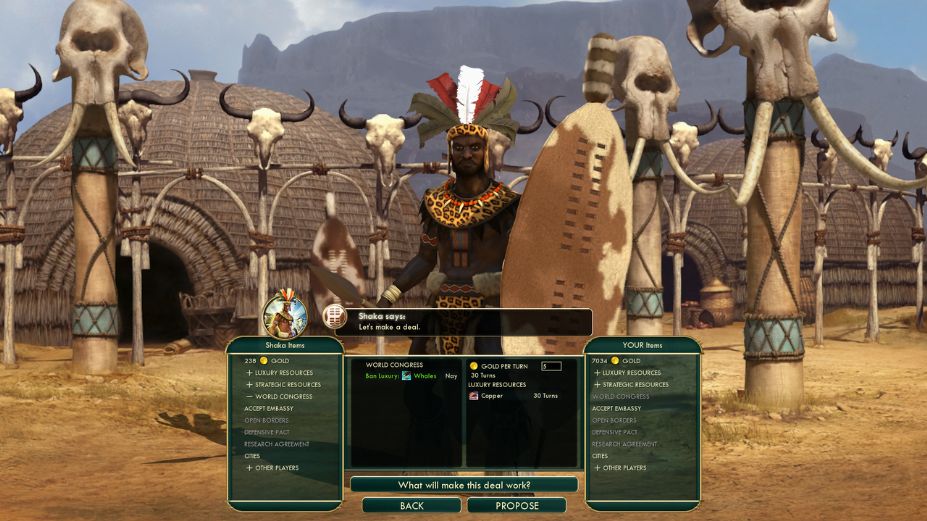The image size is (927, 521).
Task: Add your gold to the deal
Action: coord(618,360)
